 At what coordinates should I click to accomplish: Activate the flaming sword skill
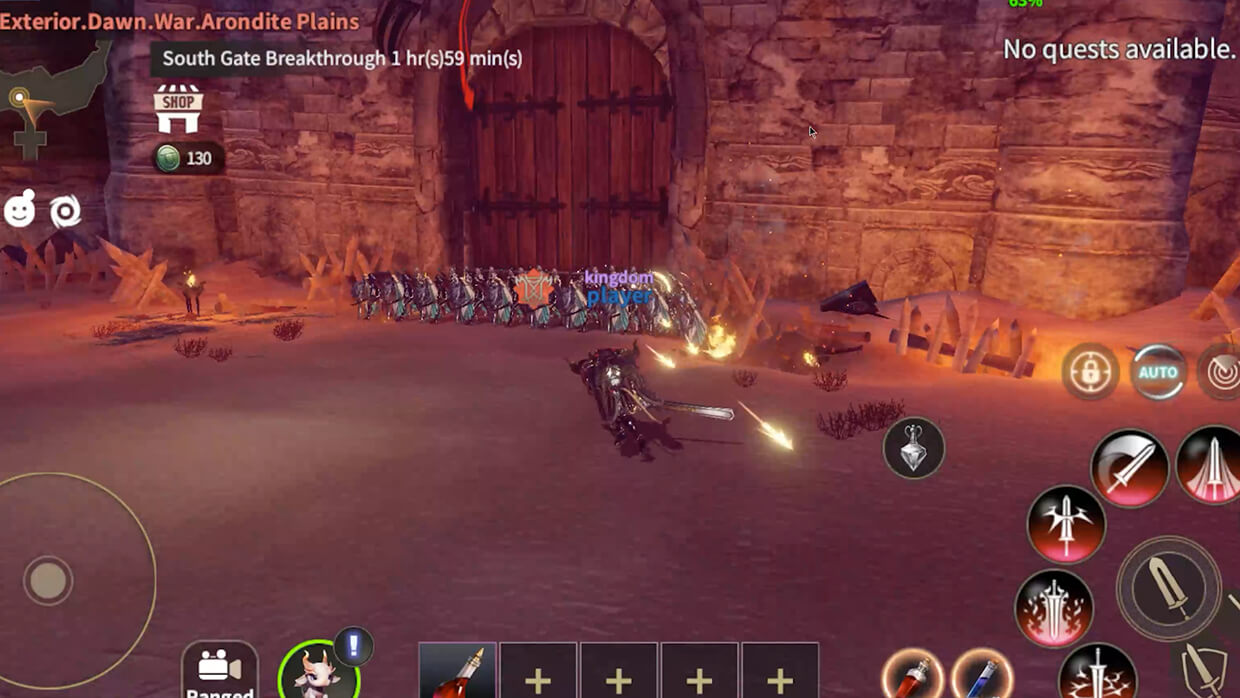point(1054,609)
